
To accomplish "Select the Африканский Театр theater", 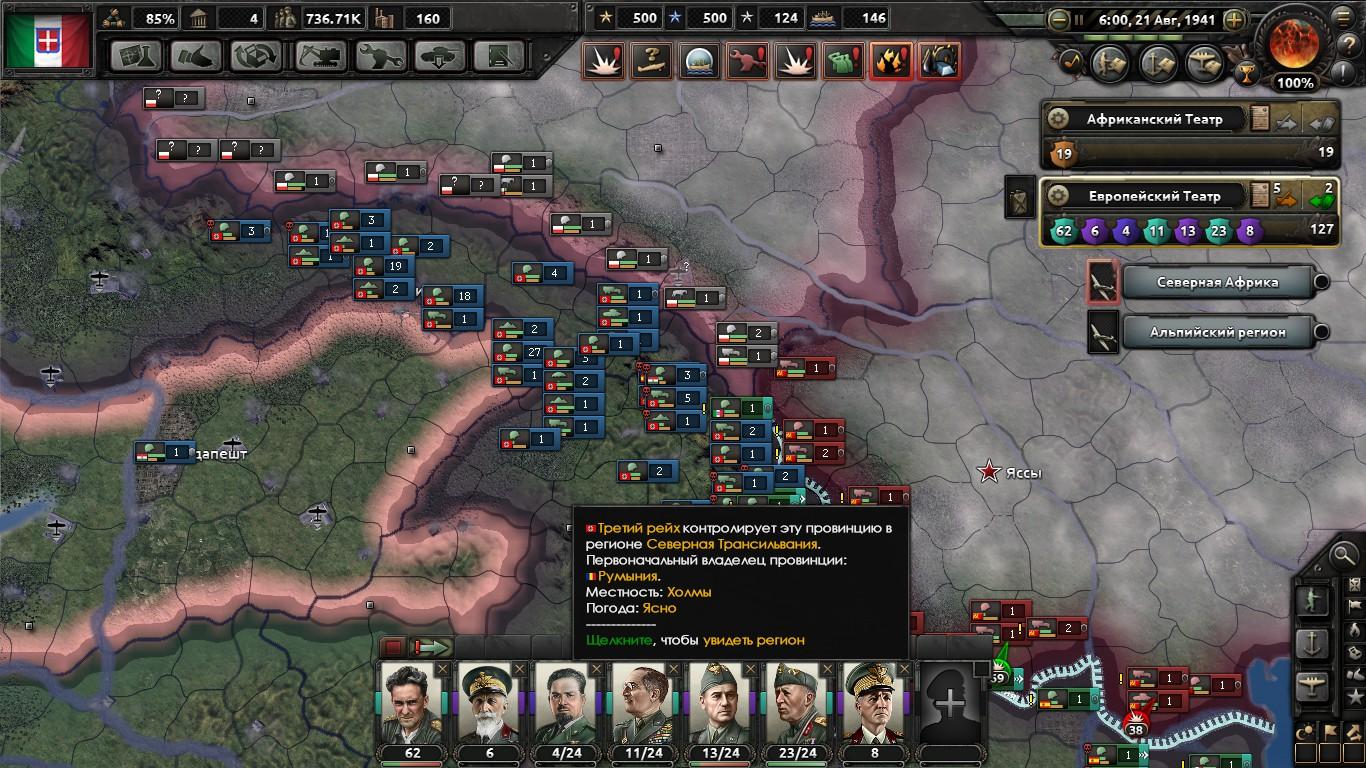I will pyautogui.click(x=1154, y=119).
